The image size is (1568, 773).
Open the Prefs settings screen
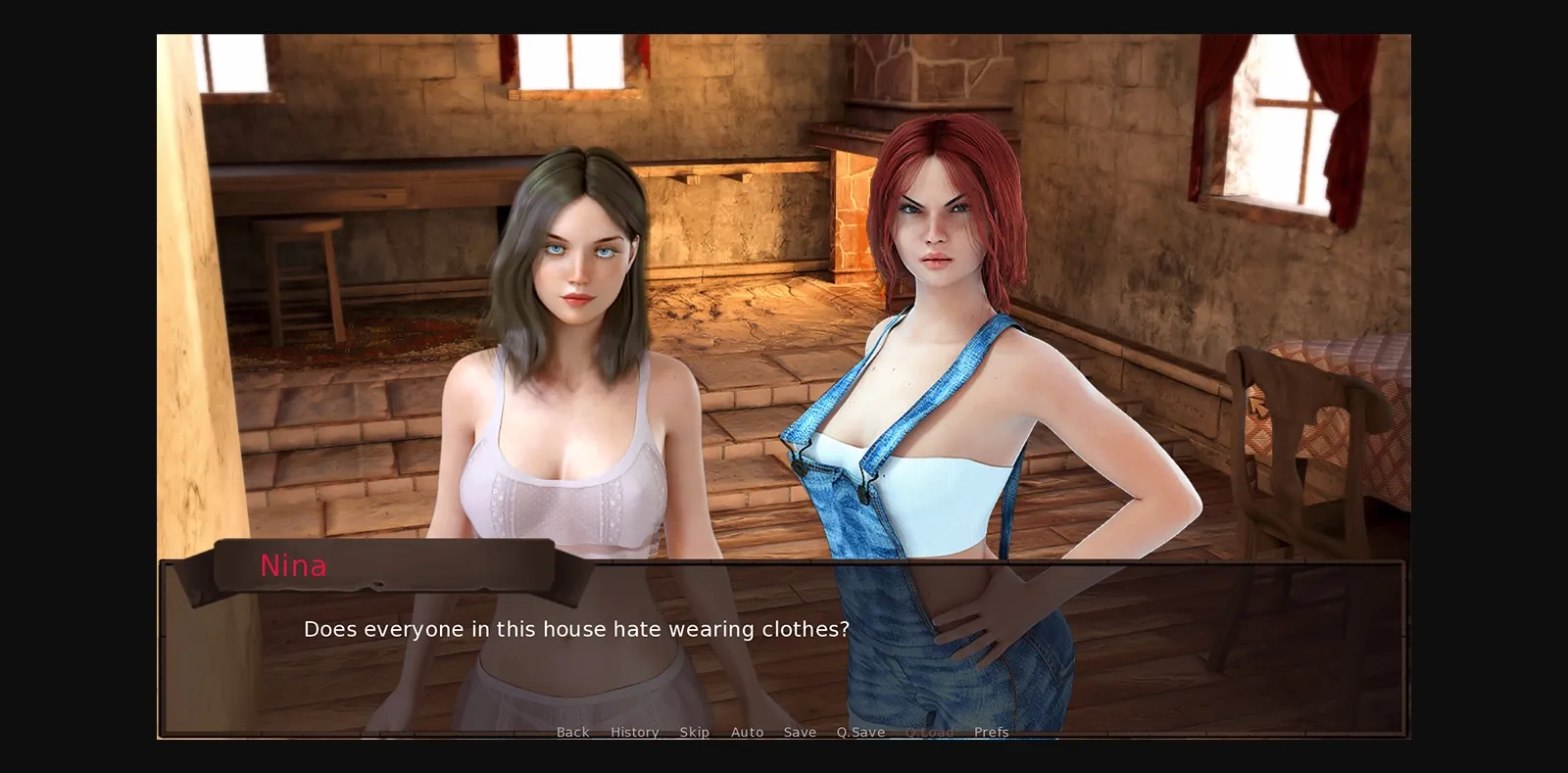[992, 732]
